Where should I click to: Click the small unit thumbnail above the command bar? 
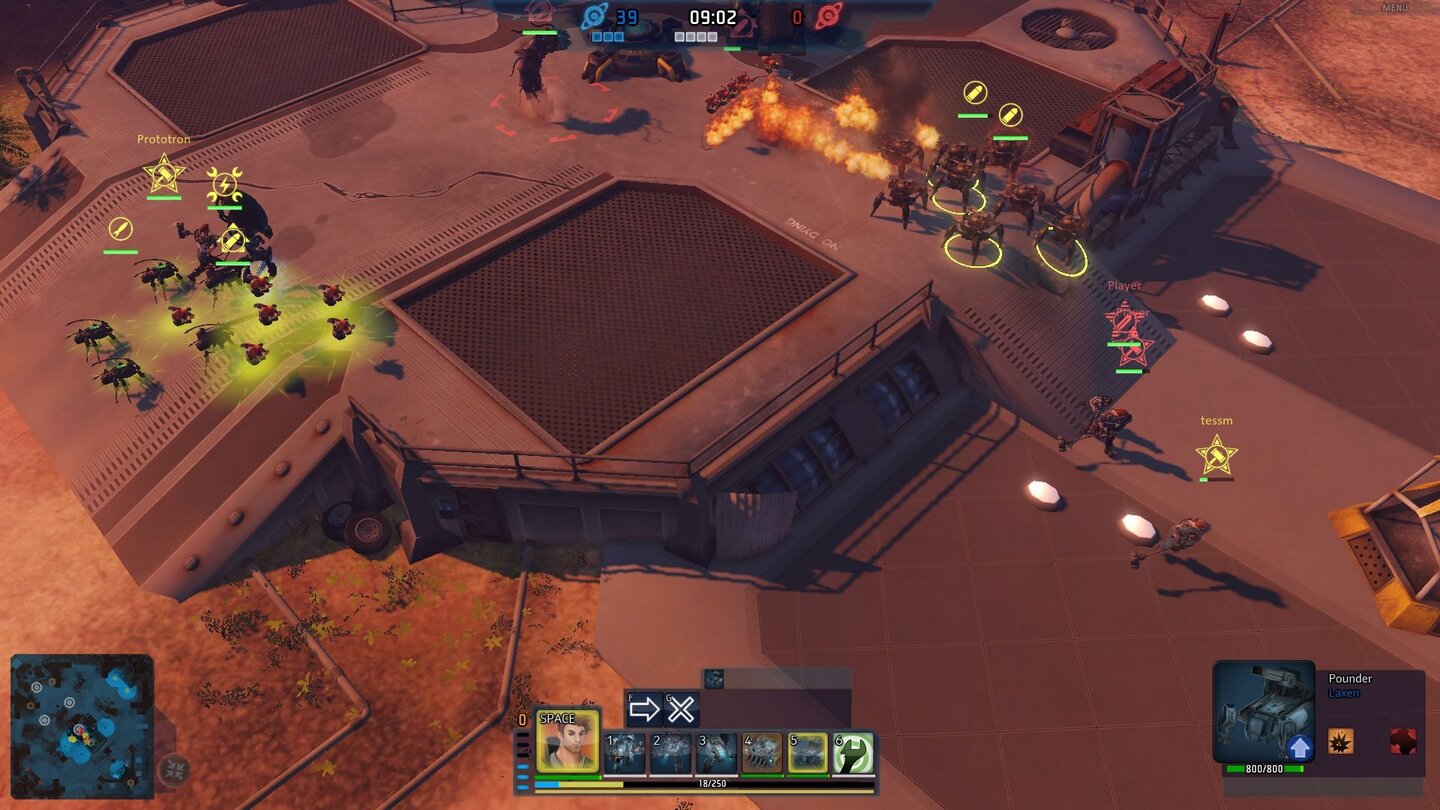point(714,679)
